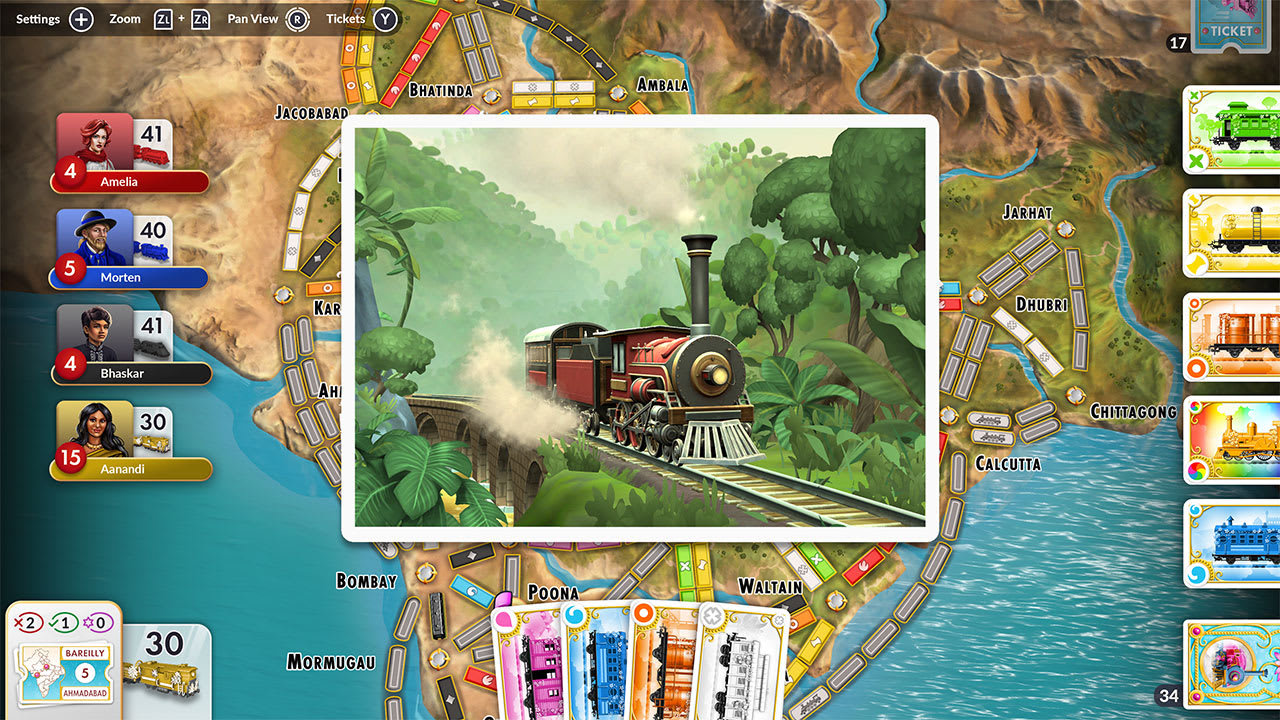Click the R Pan View icon
This screenshot has height=720, width=1280.
click(298, 18)
